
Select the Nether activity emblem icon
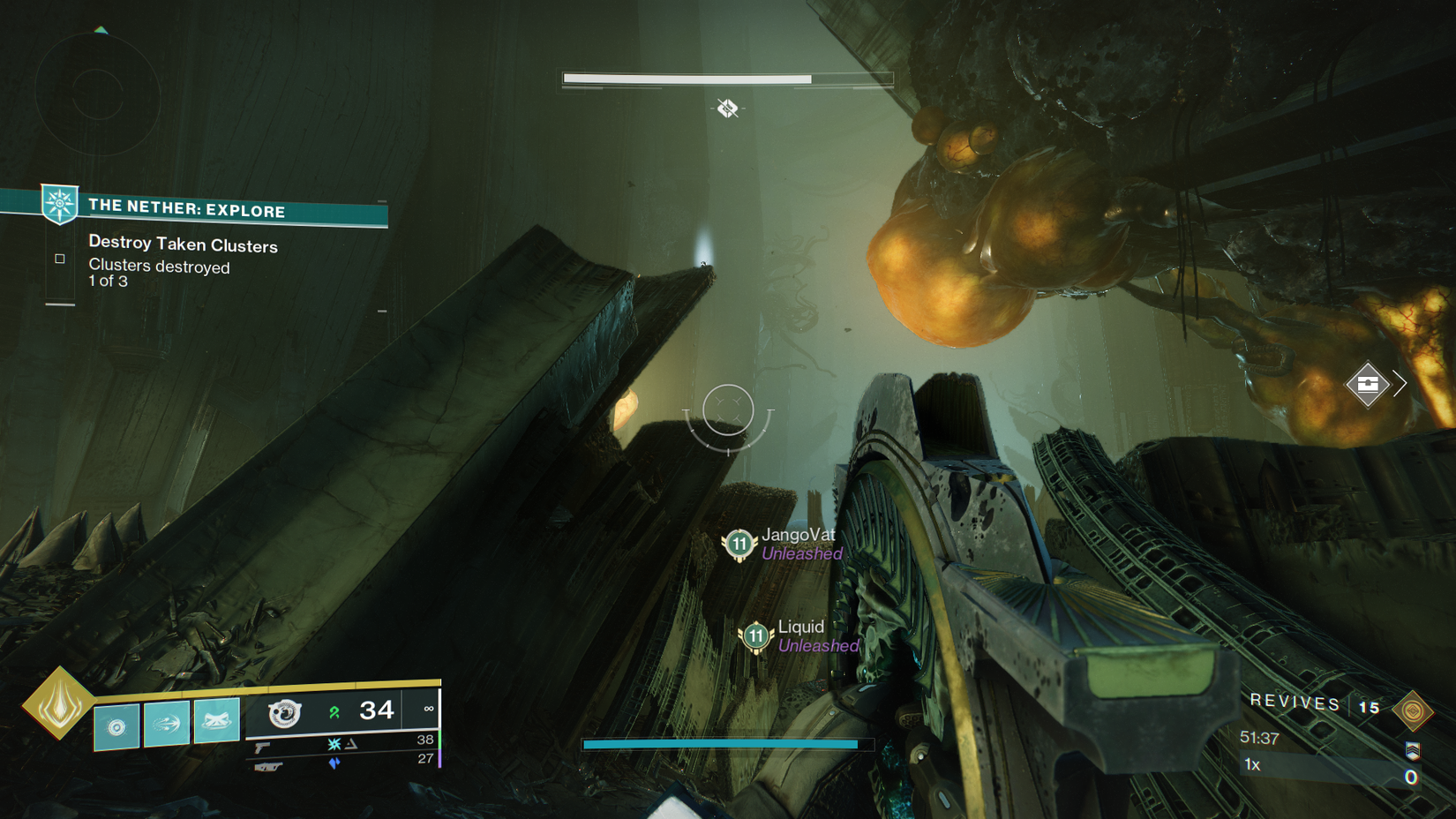pyautogui.click(x=60, y=204)
